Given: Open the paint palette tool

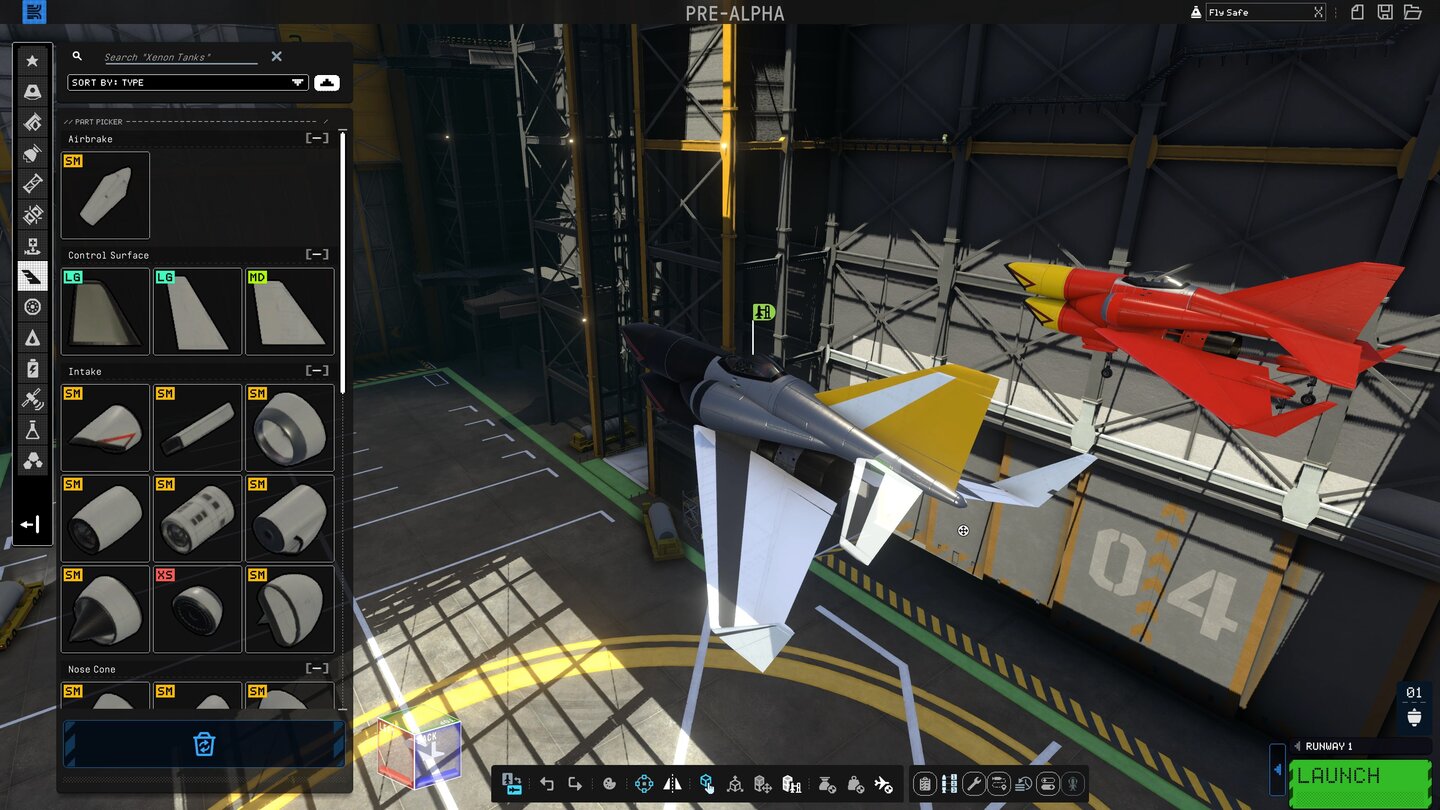Looking at the screenshot, I should pyautogui.click(x=609, y=784).
